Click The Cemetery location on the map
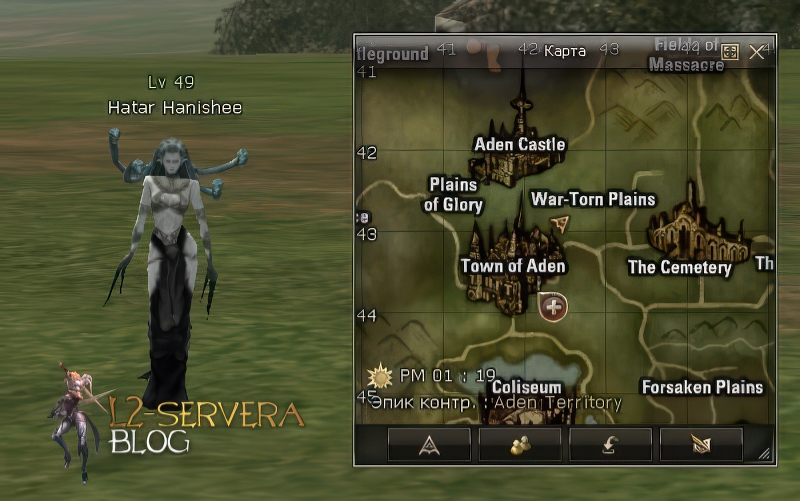Viewport: 800px width, 501px height. [680, 267]
